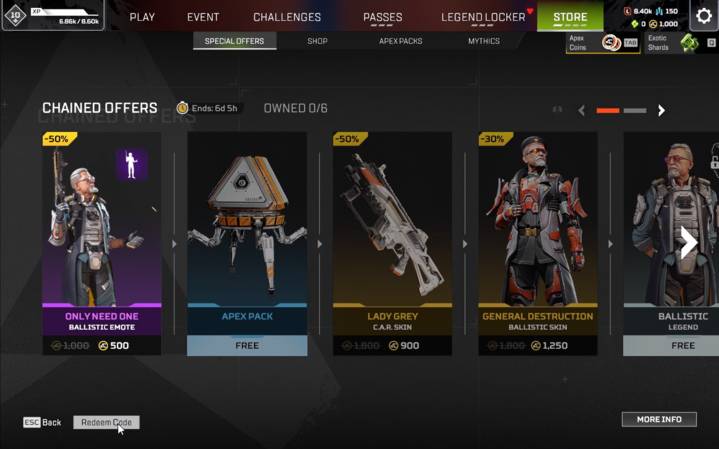The image size is (719, 449).
Task: Switch to the Event tab
Action: [x=203, y=17]
